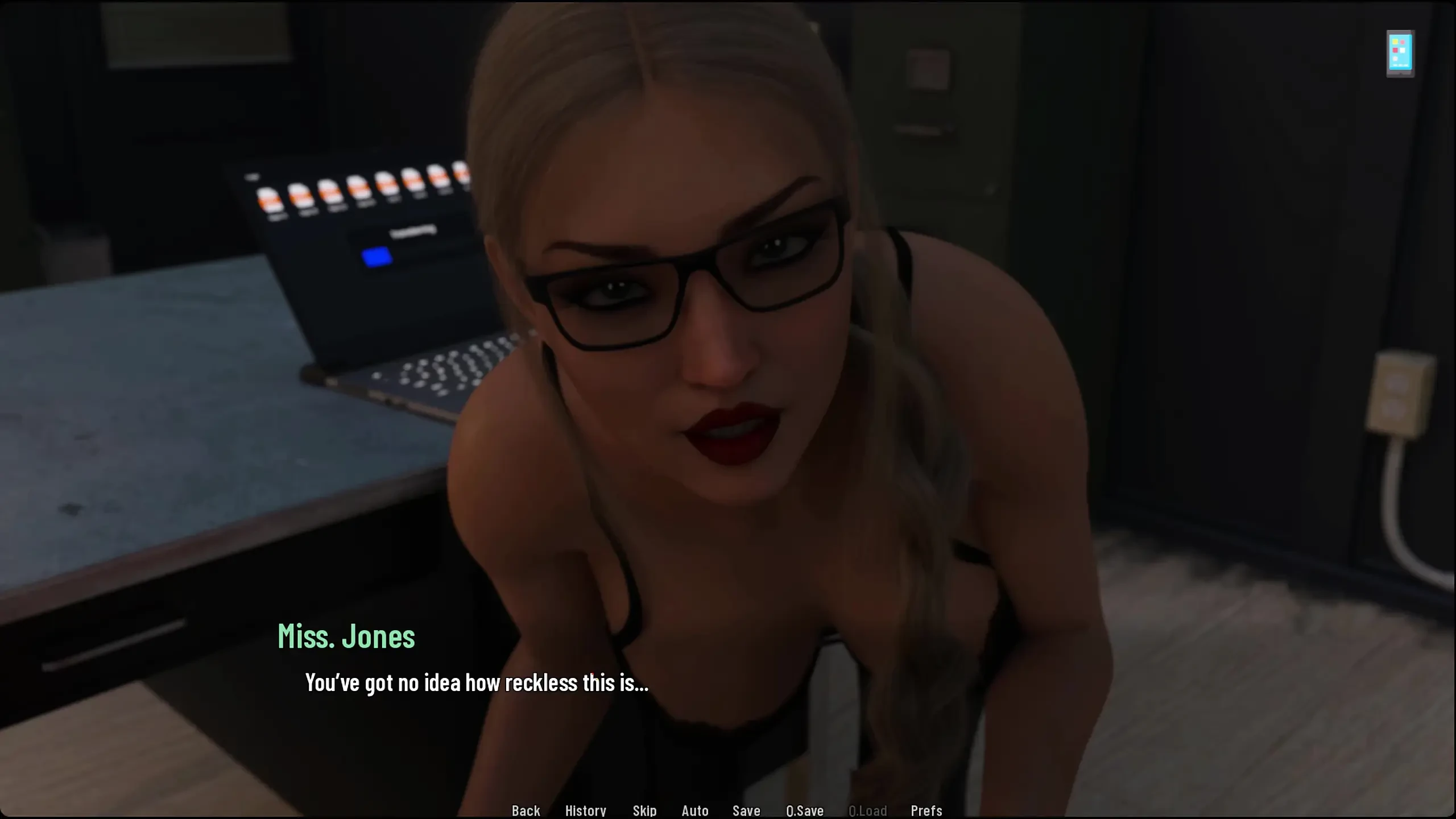Perform a Q.Save quick save
This screenshot has width=1456, height=819.
[x=805, y=810]
